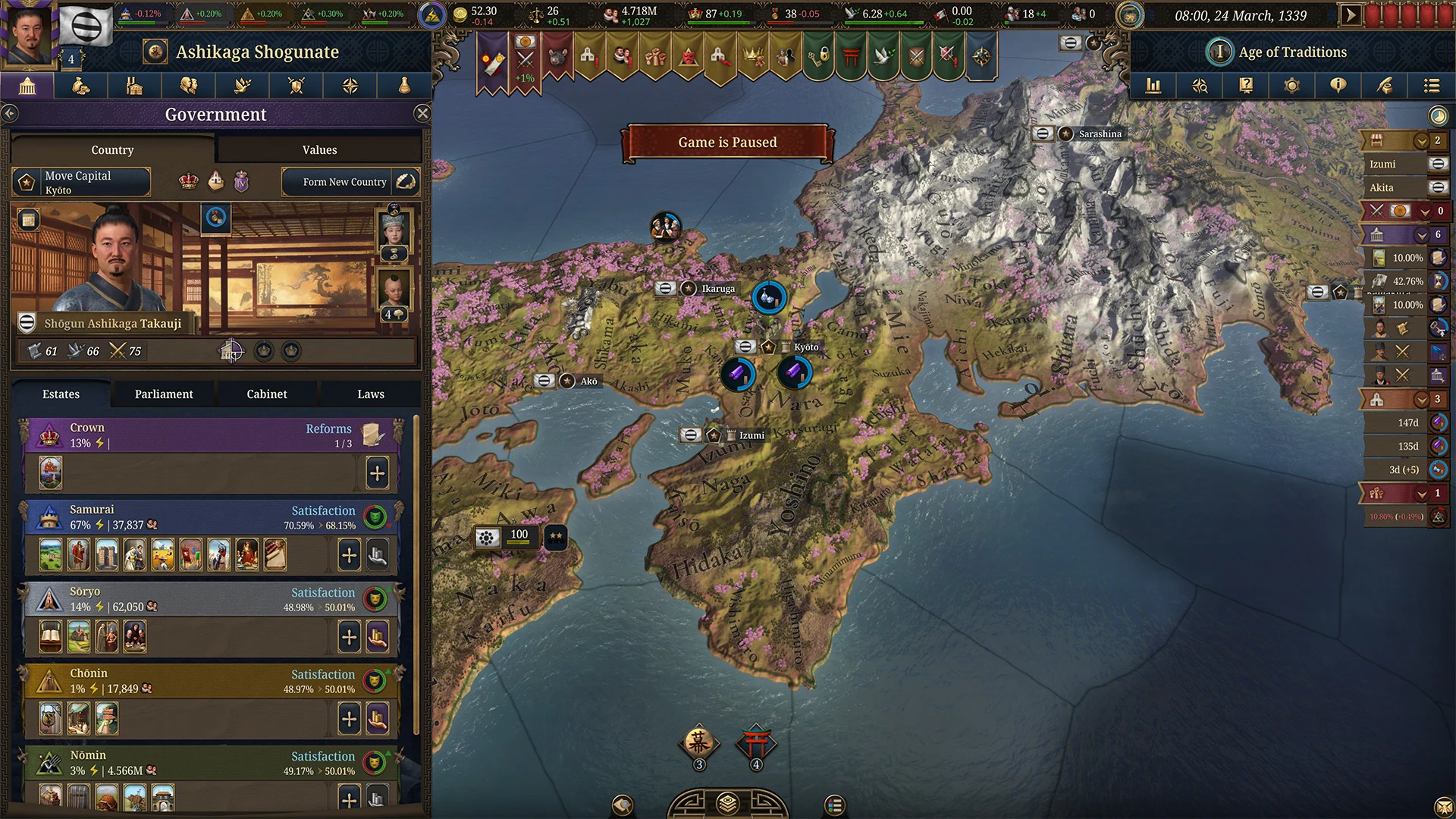The width and height of the screenshot is (1456, 819).
Task: Select the Cabinet tab
Action: pyautogui.click(x=267, y=394)
